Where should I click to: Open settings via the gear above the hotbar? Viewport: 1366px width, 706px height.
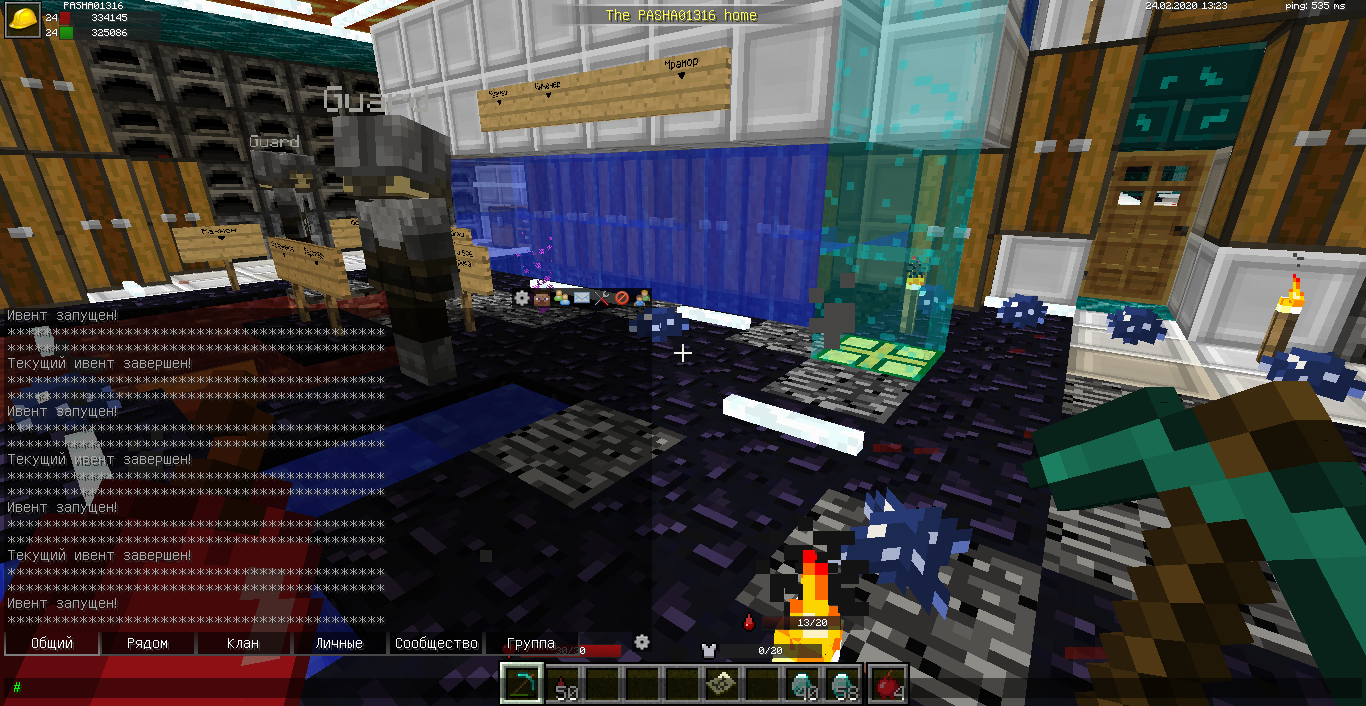(642, 642)
